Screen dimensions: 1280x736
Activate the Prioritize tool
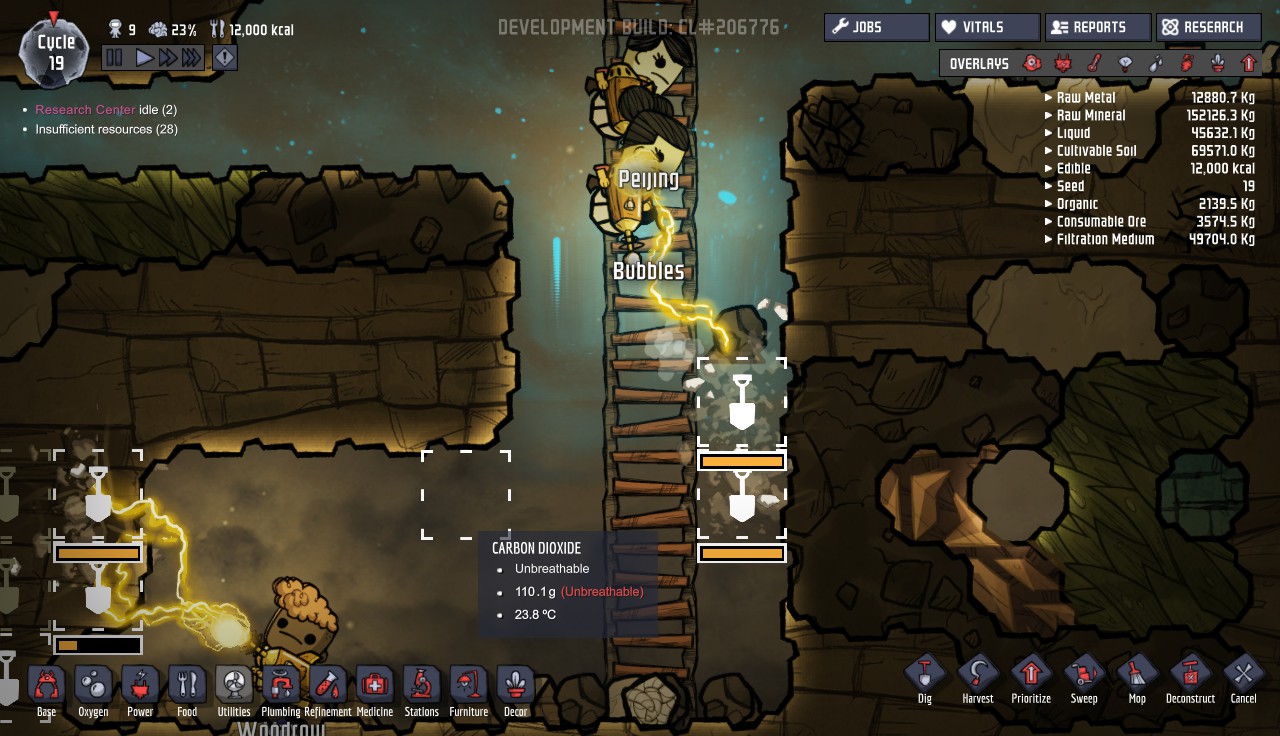tap(1031, 677)
